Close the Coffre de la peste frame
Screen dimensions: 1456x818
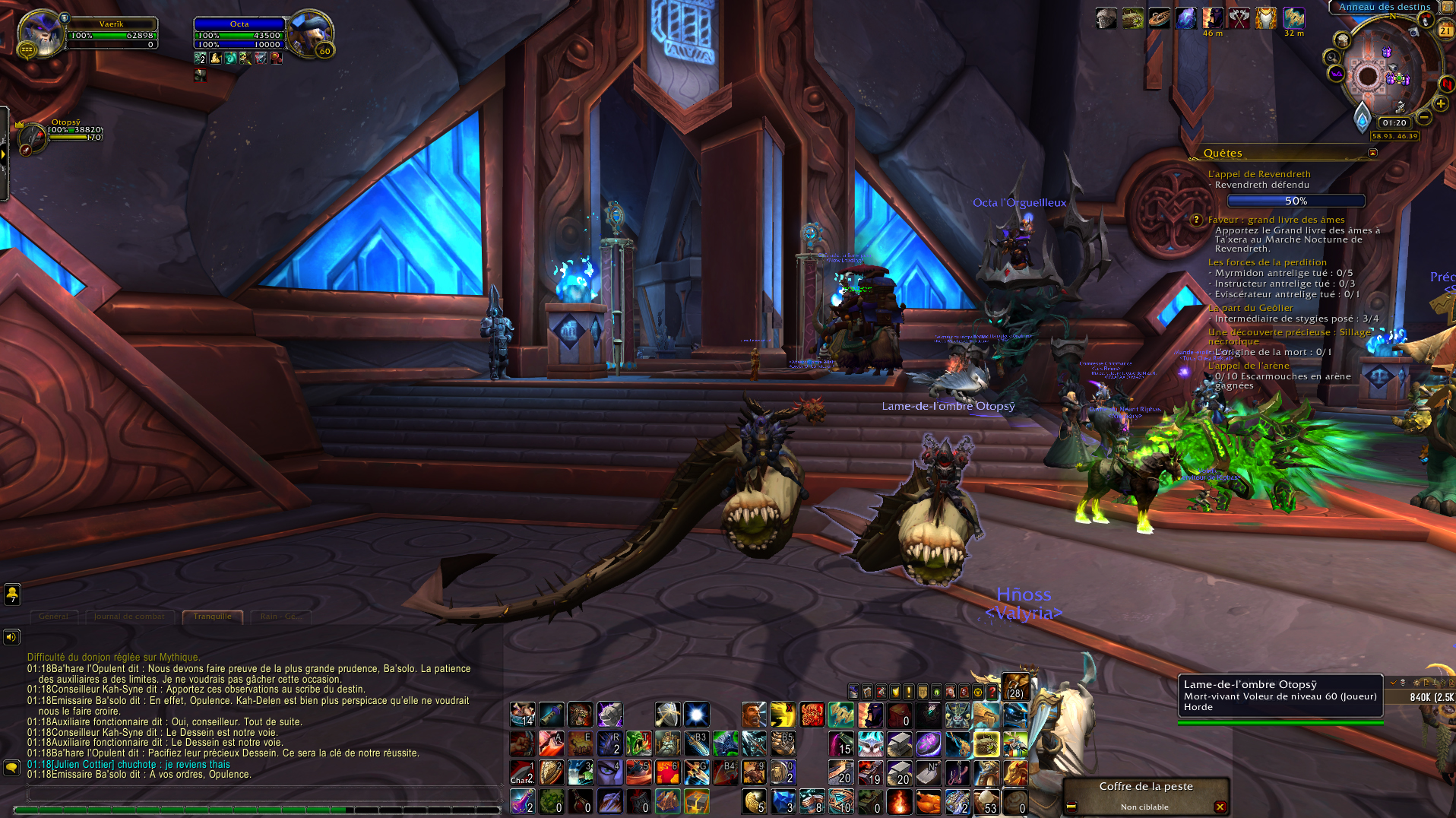click(1220, 807)
